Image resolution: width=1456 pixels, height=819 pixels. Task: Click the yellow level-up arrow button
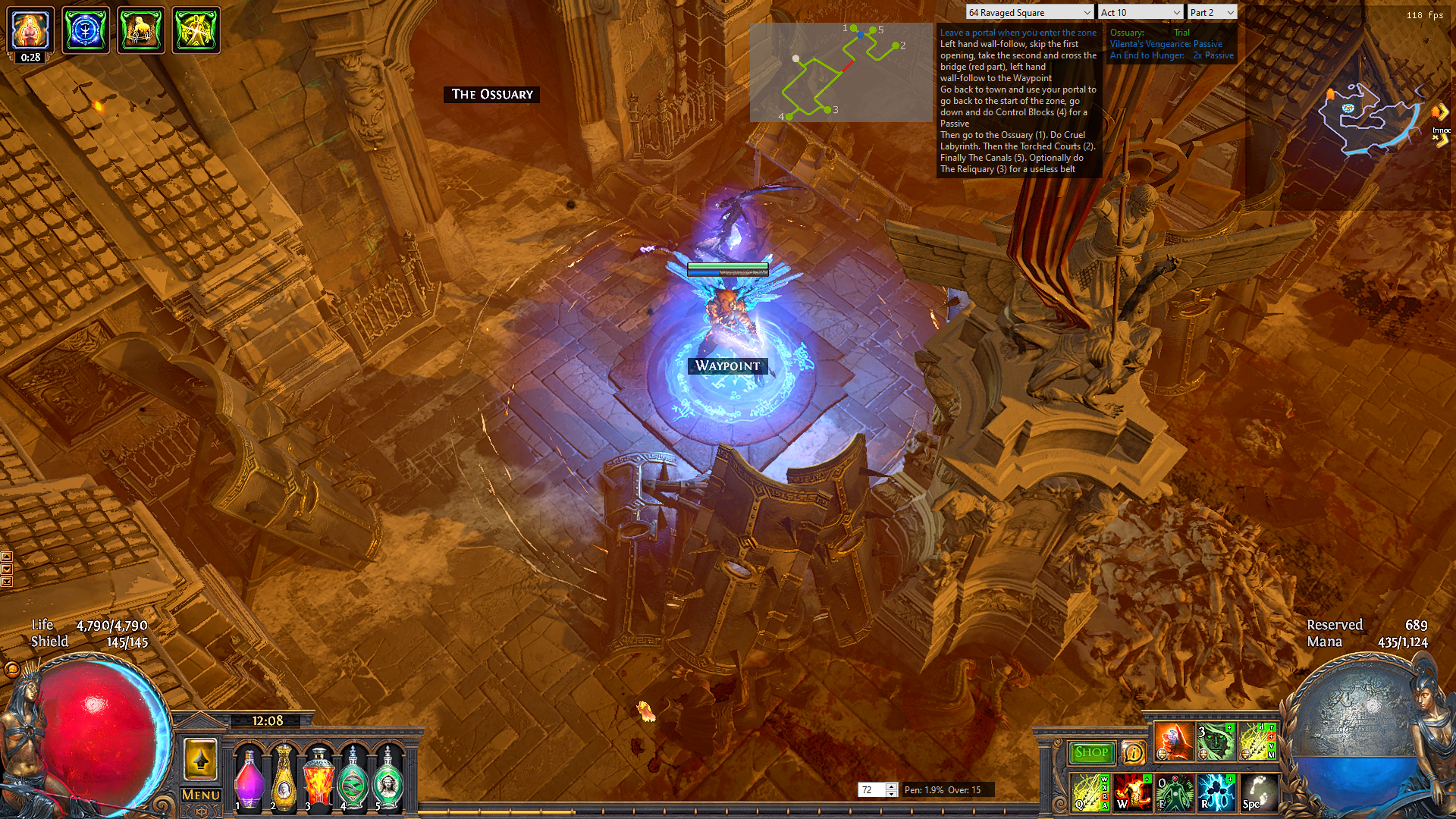click(x=201, y=759)
